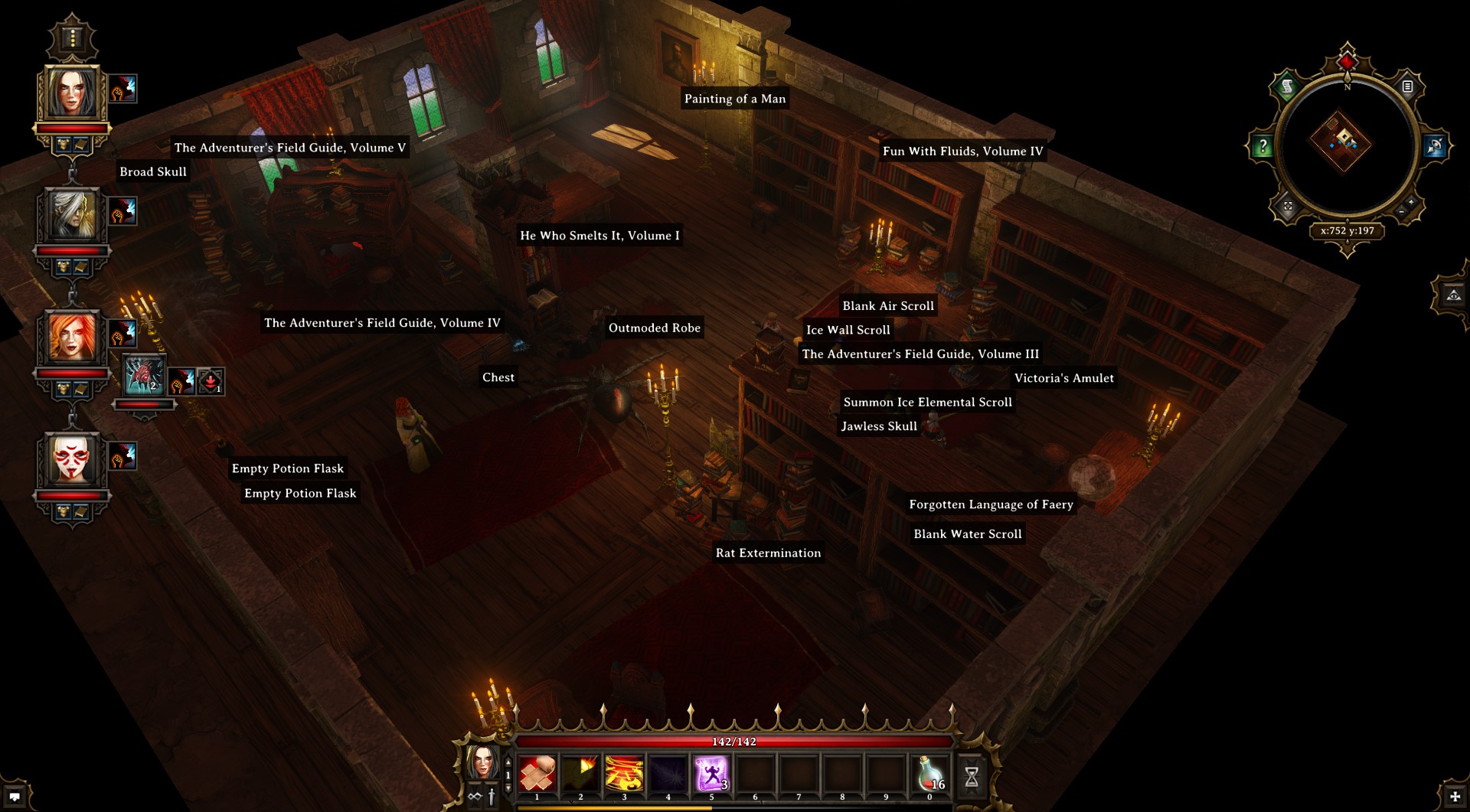Use the bandage skill in hotbar slot 1
Viewport: 1470px width, 812px height.
537,774
